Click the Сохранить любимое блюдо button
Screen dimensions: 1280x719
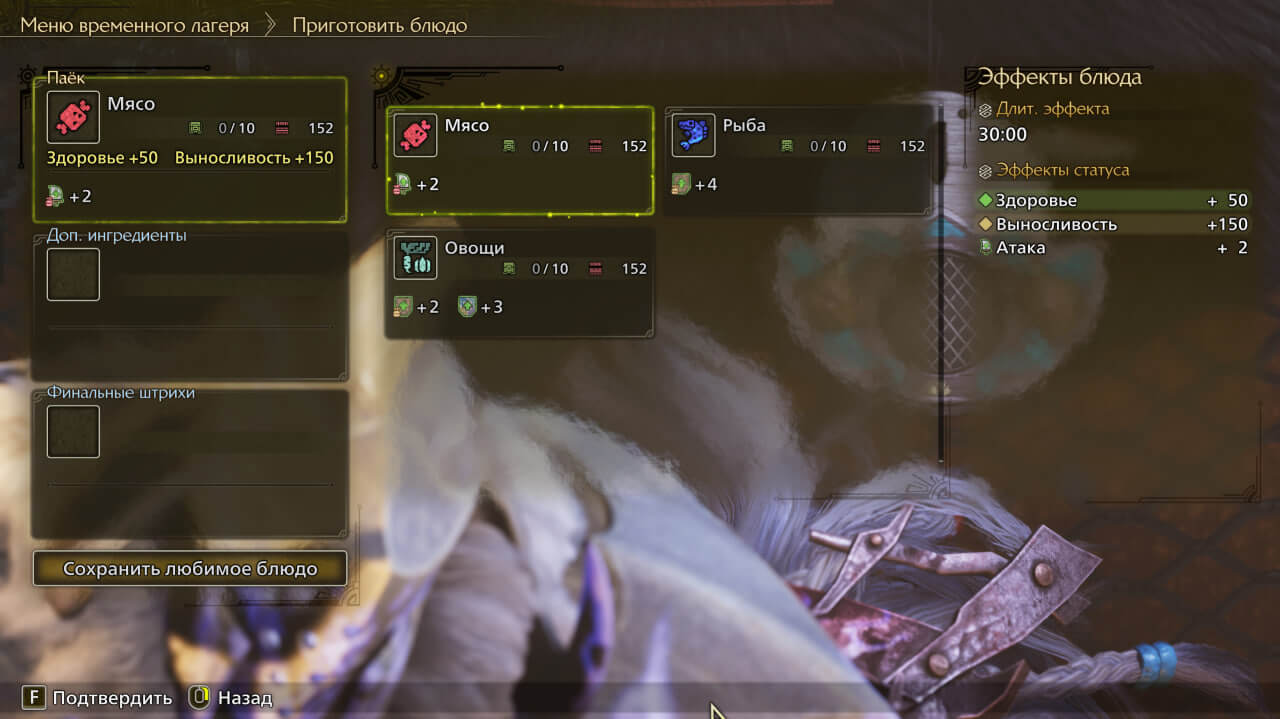pyautogui.click(x=190, y=569)
